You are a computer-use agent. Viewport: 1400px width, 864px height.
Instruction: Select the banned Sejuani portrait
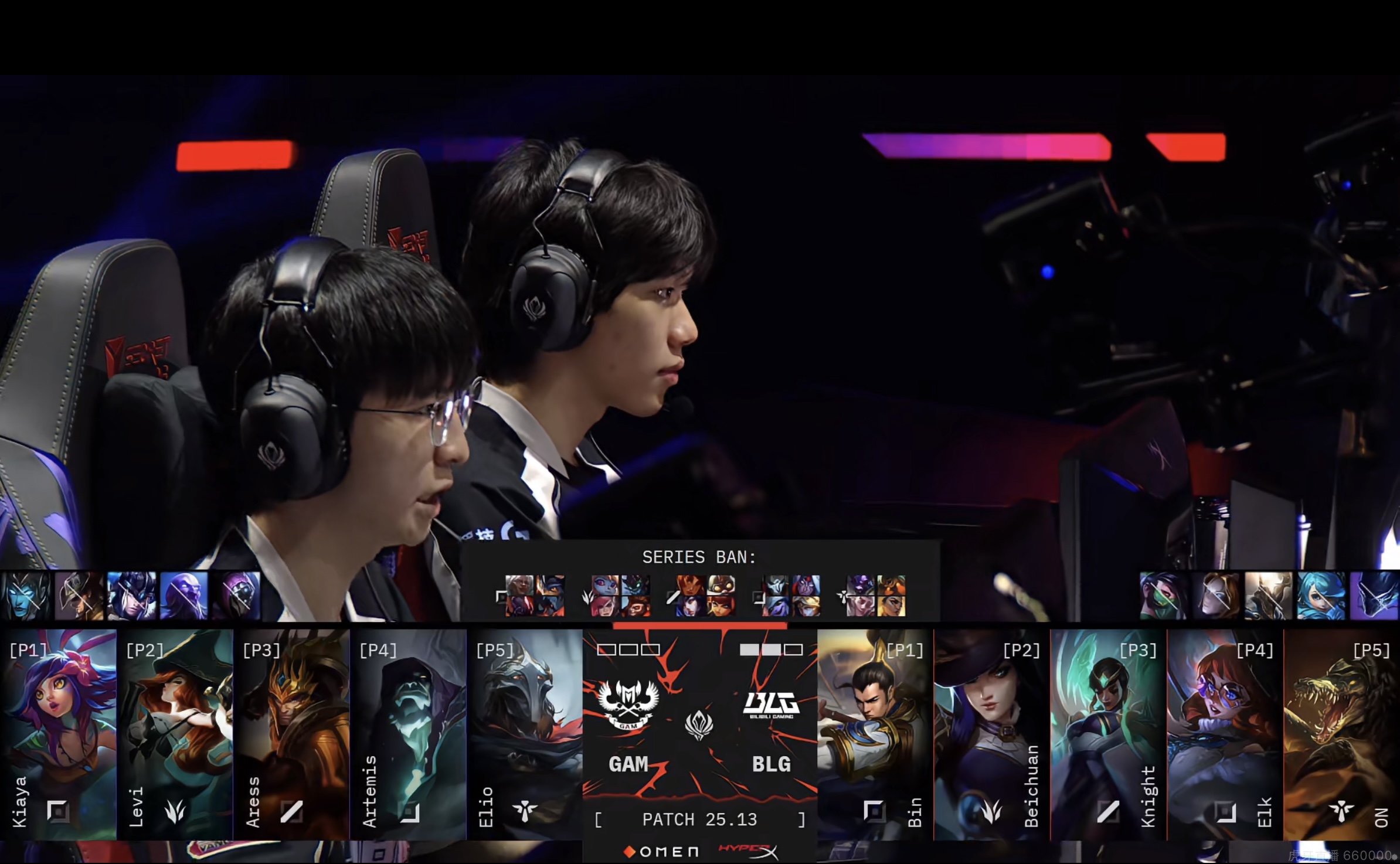tap(131, 596)
